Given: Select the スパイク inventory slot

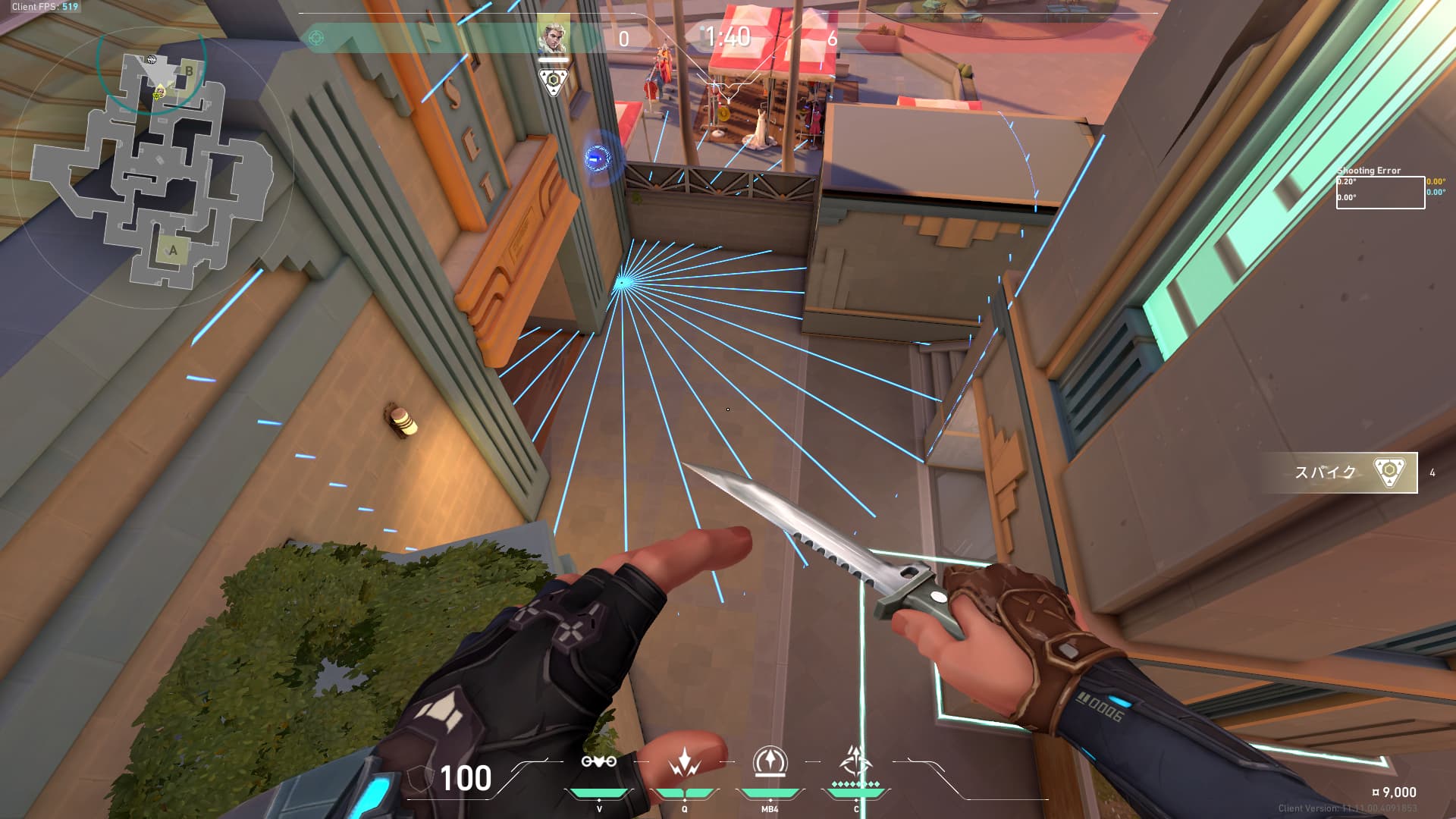Looking at the screenshot, I should click(1340, 472).
